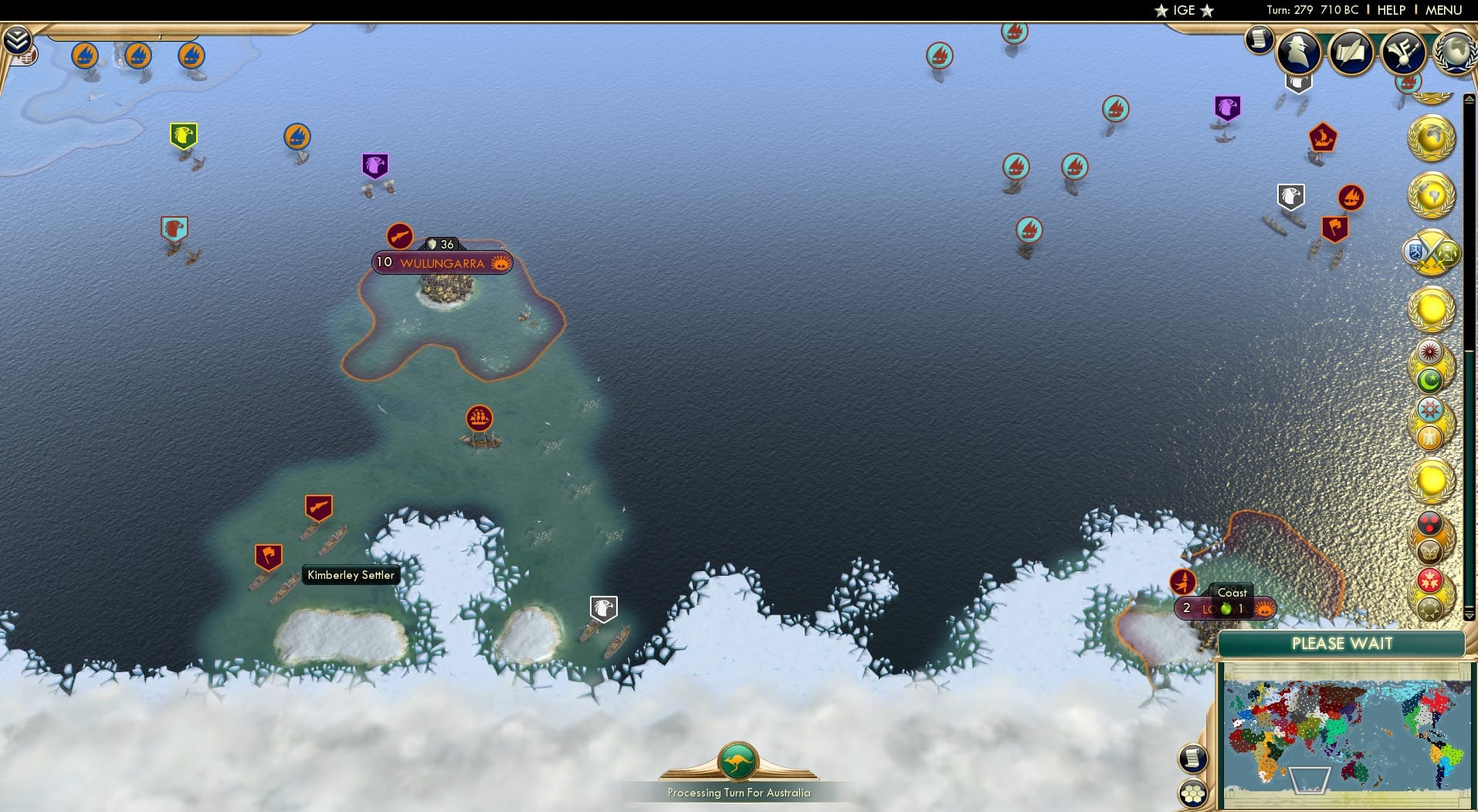1478x812 pixels.
Task: Open the Espionage overview spy icon
Action: 1299,52
